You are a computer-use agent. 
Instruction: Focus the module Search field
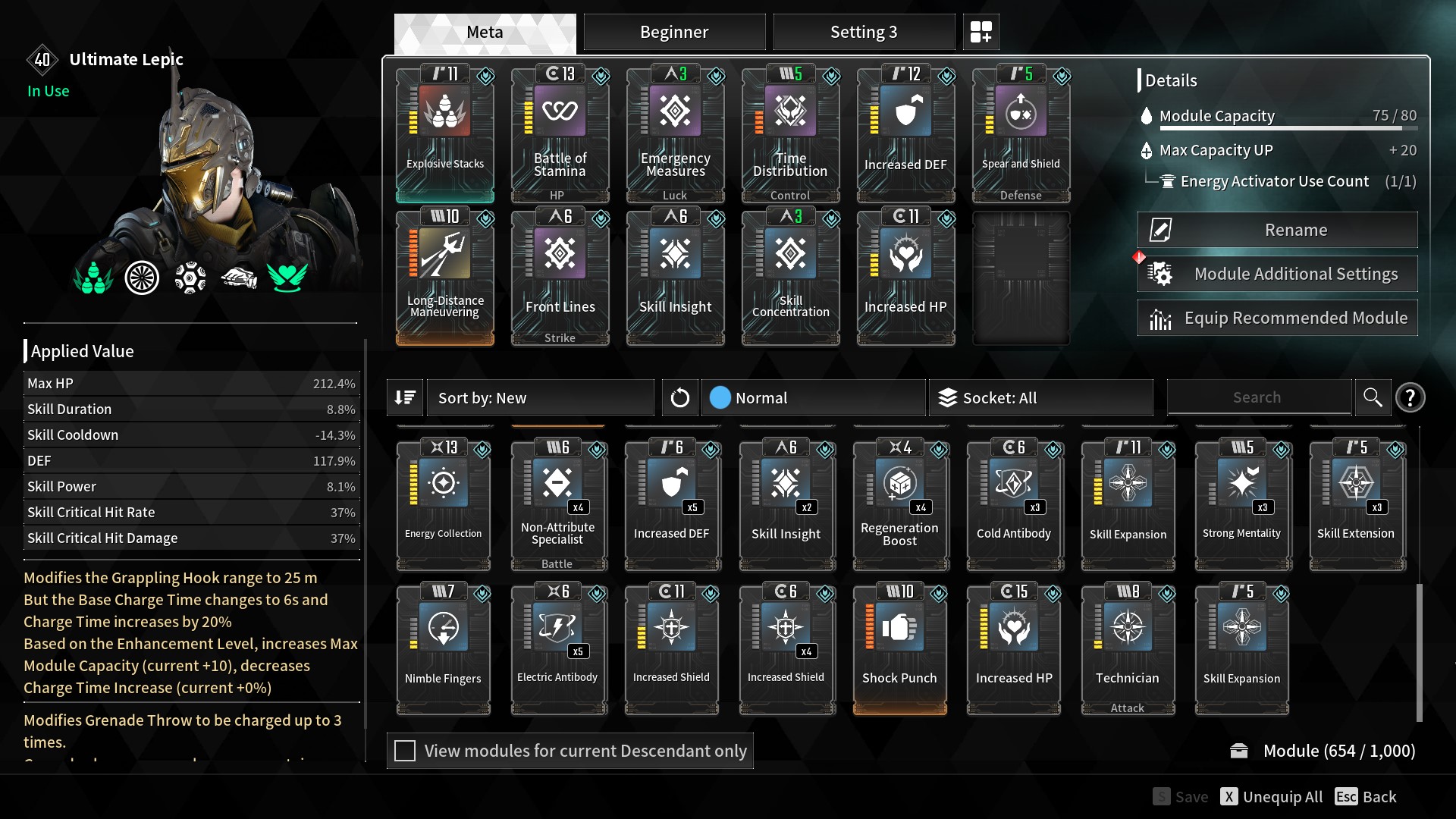pyautogui.click(x=1258, y=397)
